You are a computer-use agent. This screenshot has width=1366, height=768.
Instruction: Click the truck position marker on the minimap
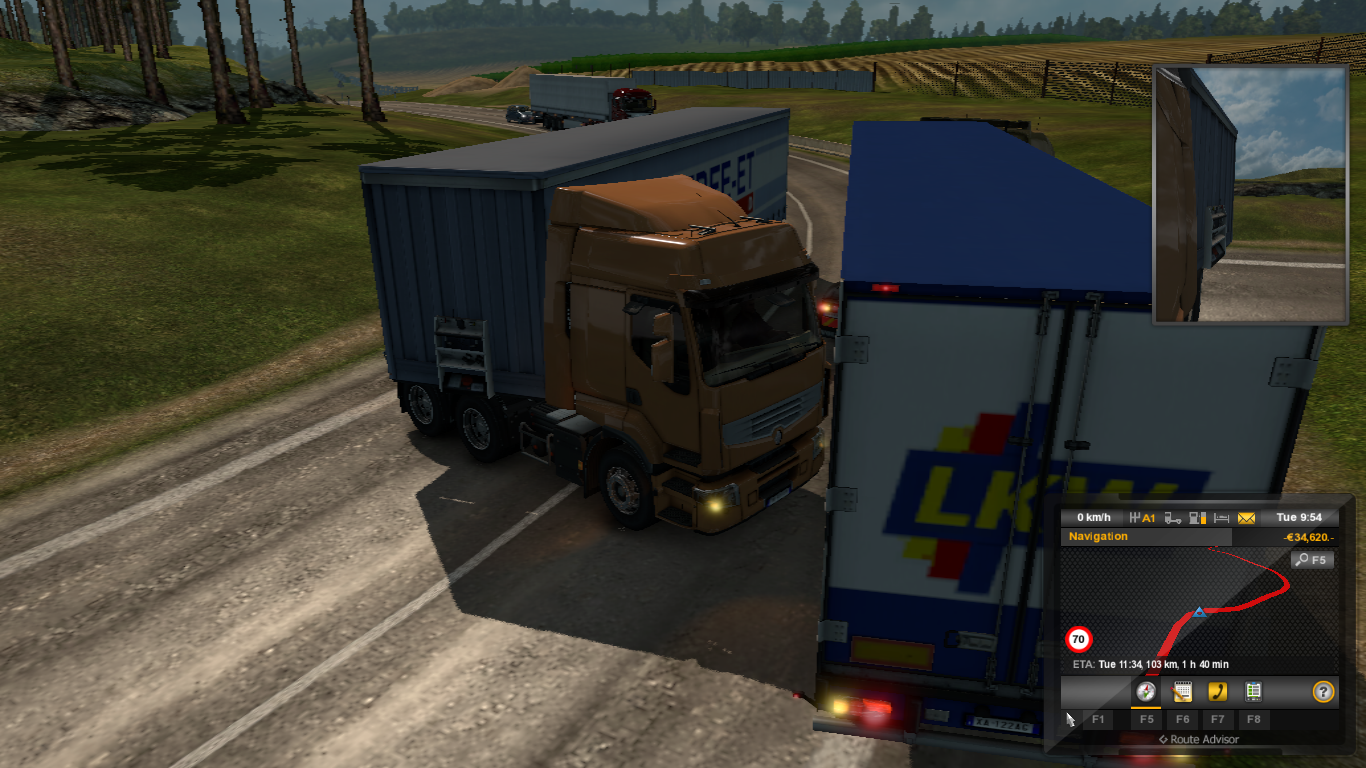coord(1199,612)
